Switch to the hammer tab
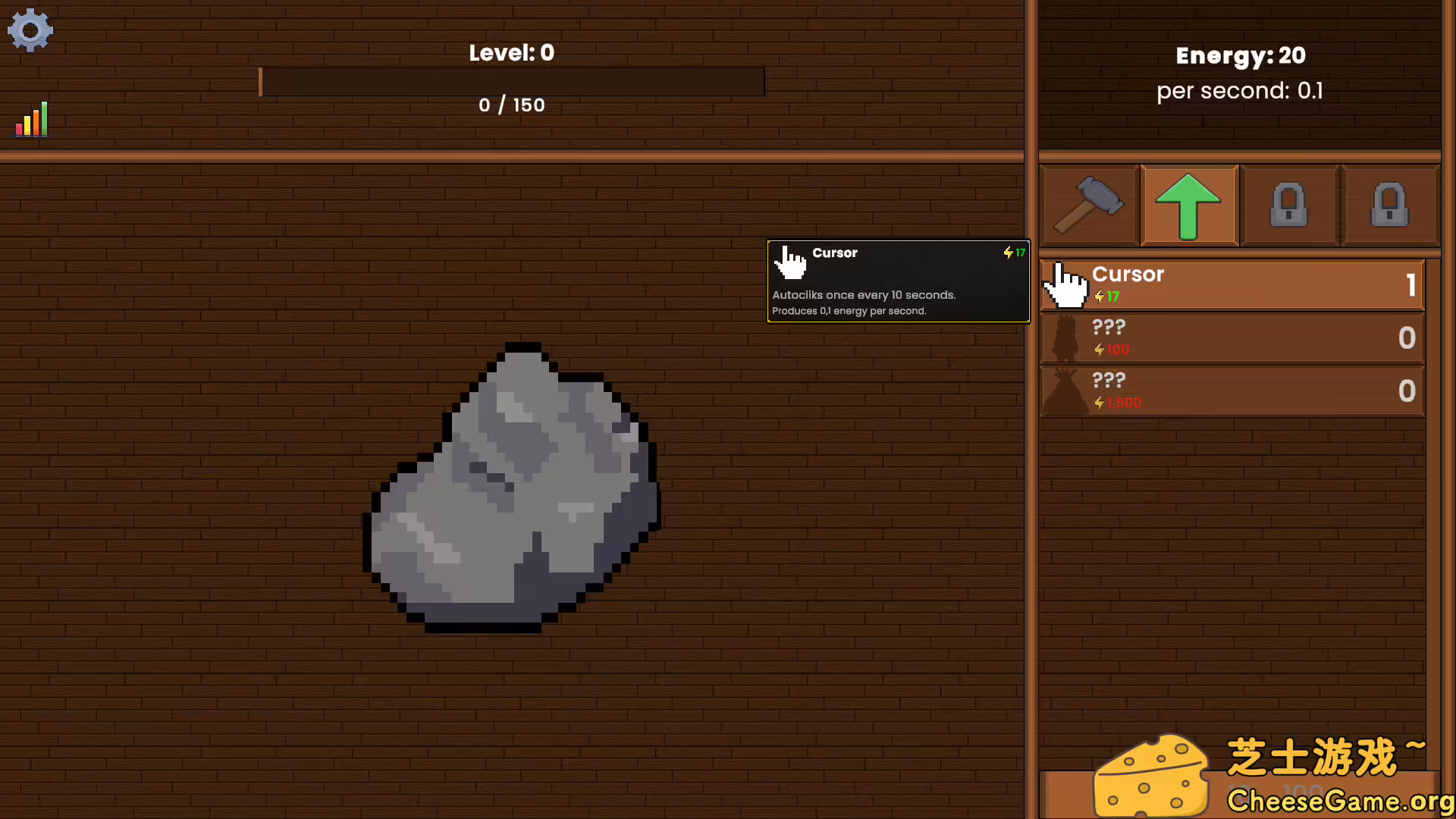 click(x=1089, y=205)
